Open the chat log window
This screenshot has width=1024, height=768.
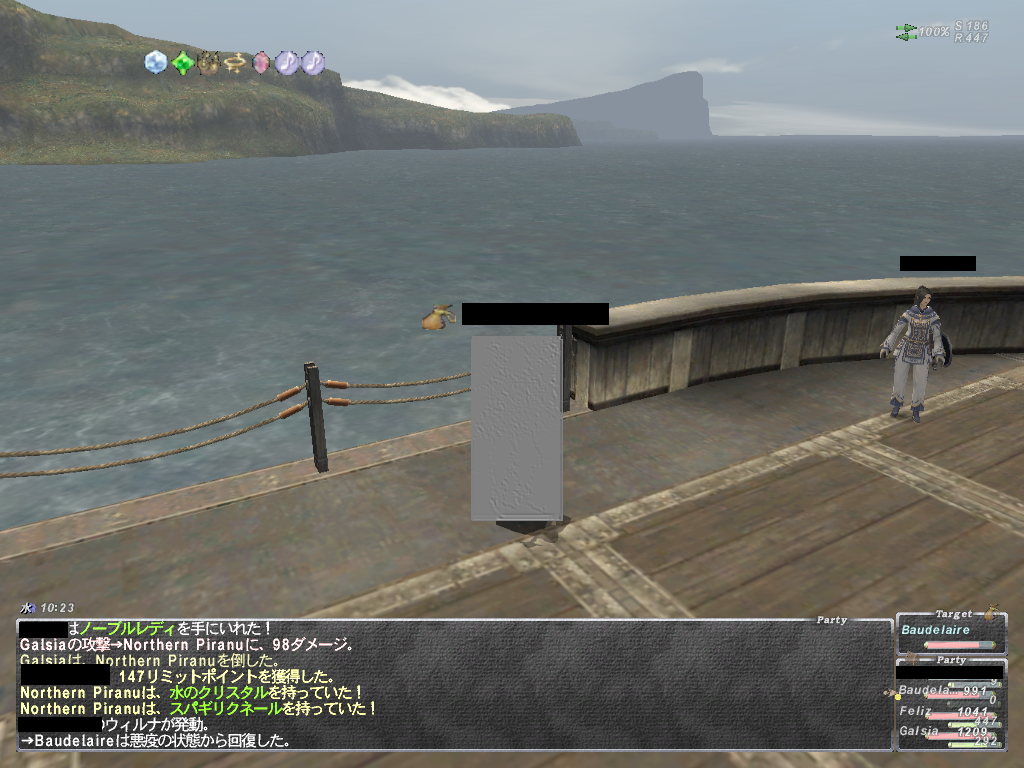454,684
